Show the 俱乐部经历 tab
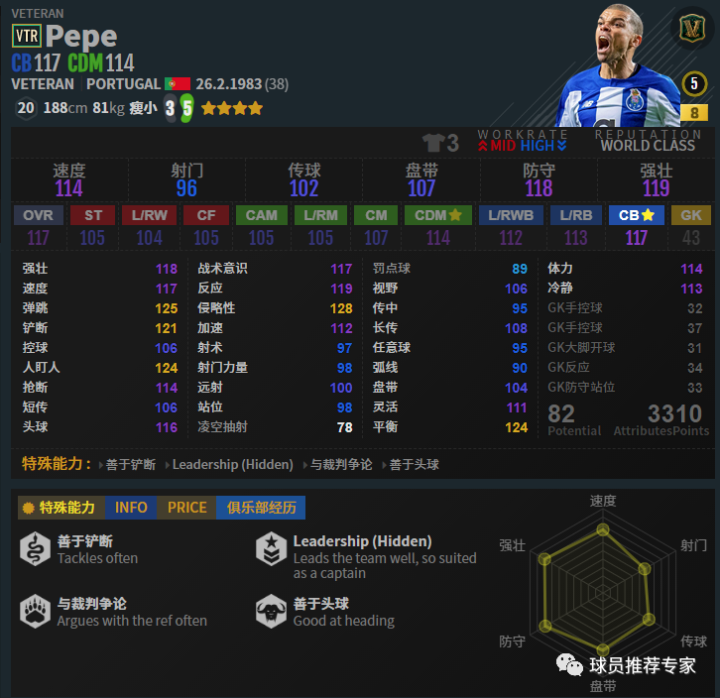This screenshot has width=720, height=698. coord(261,507)
